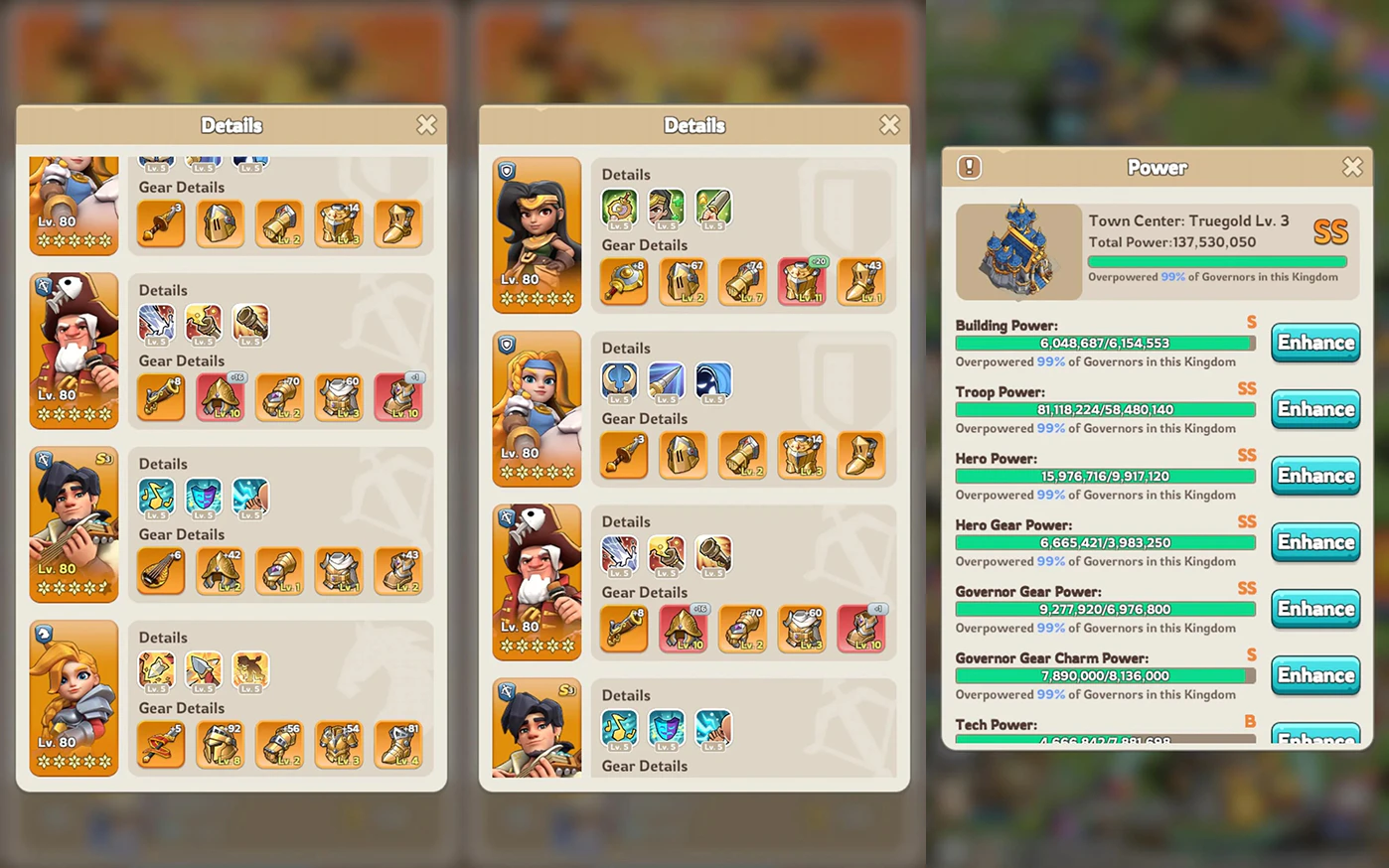
Task: Inspect the Lv 7 gauntlet with +74
Action: click(x=742, y=282)
